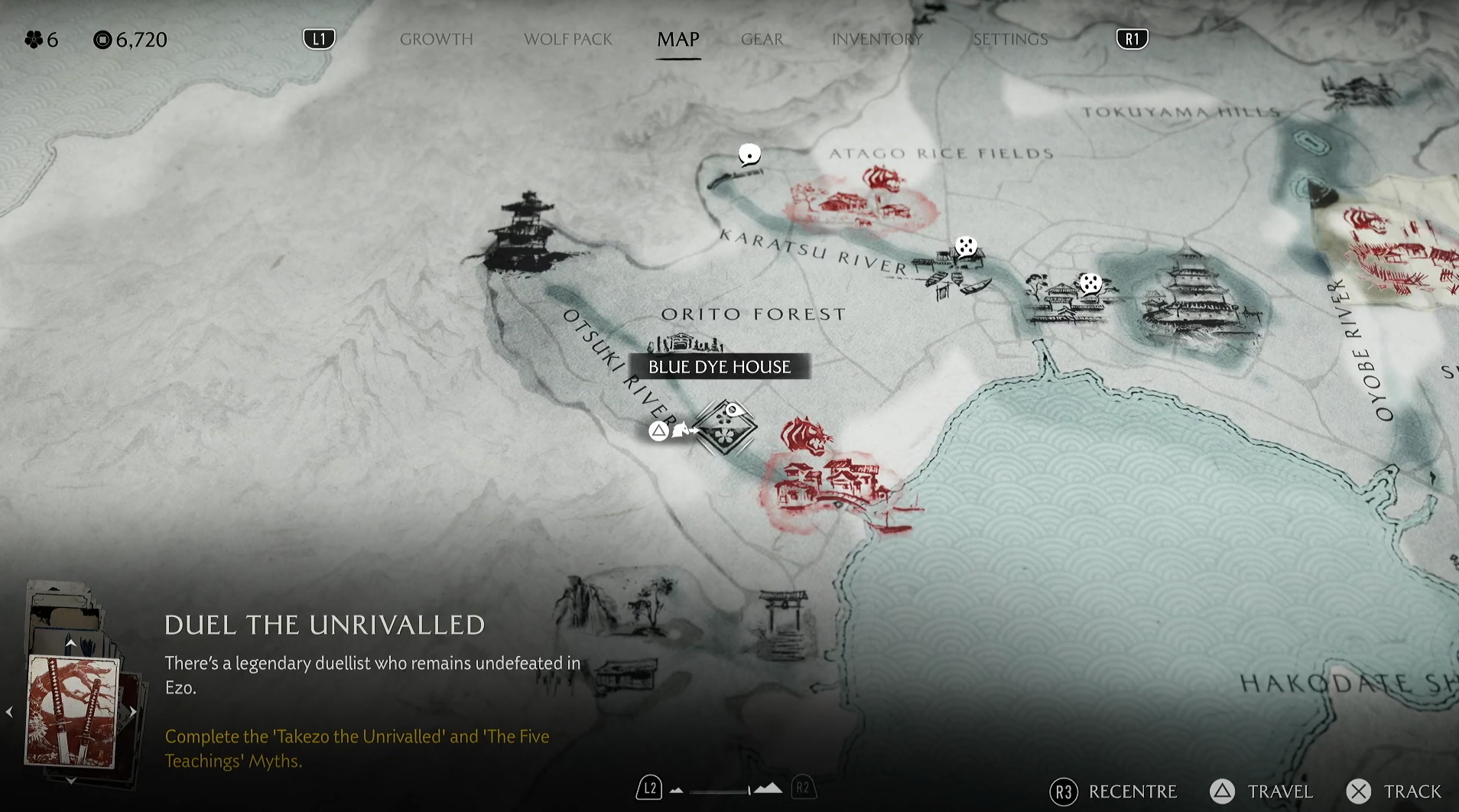The image size is (1459, 812).
Task: Switch to the Growth tab
Action: [x=436, y=39]
